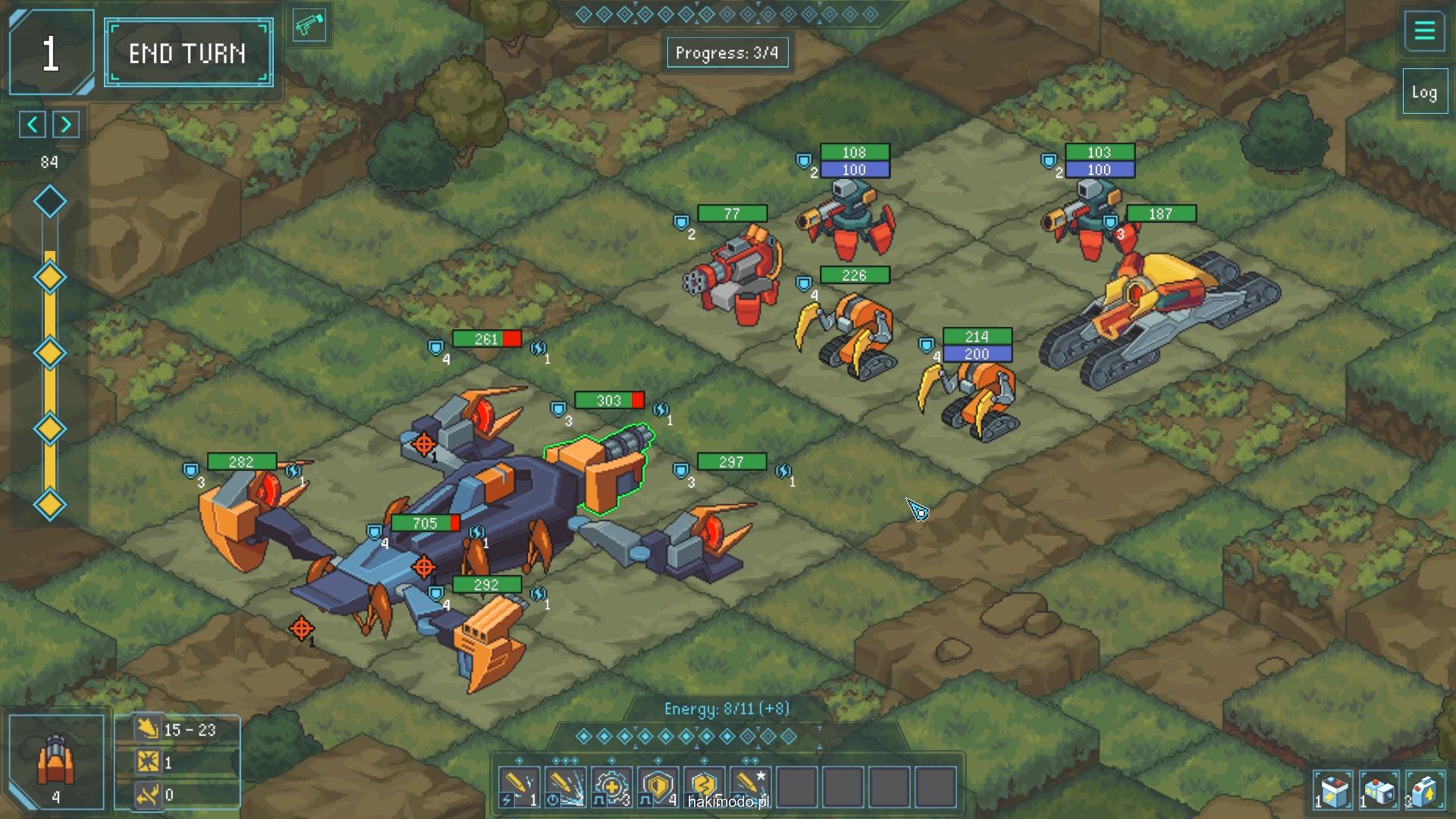Activate the gear repair ability
The image size is (1456, 819).
611,787
